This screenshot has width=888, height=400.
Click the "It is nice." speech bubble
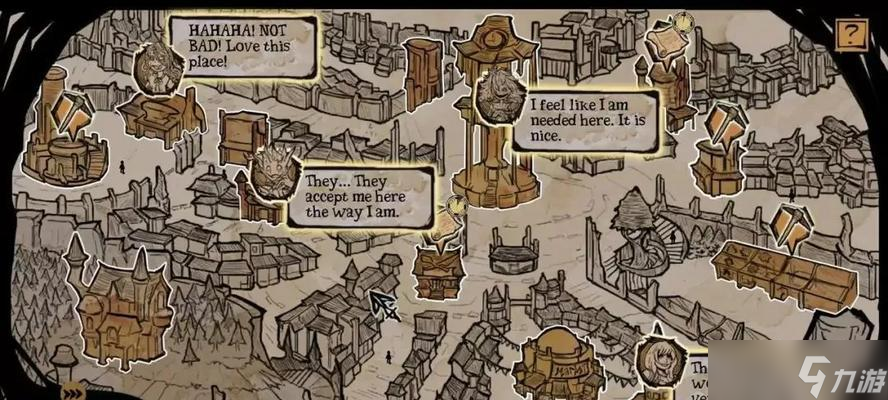tap(586, 118)
